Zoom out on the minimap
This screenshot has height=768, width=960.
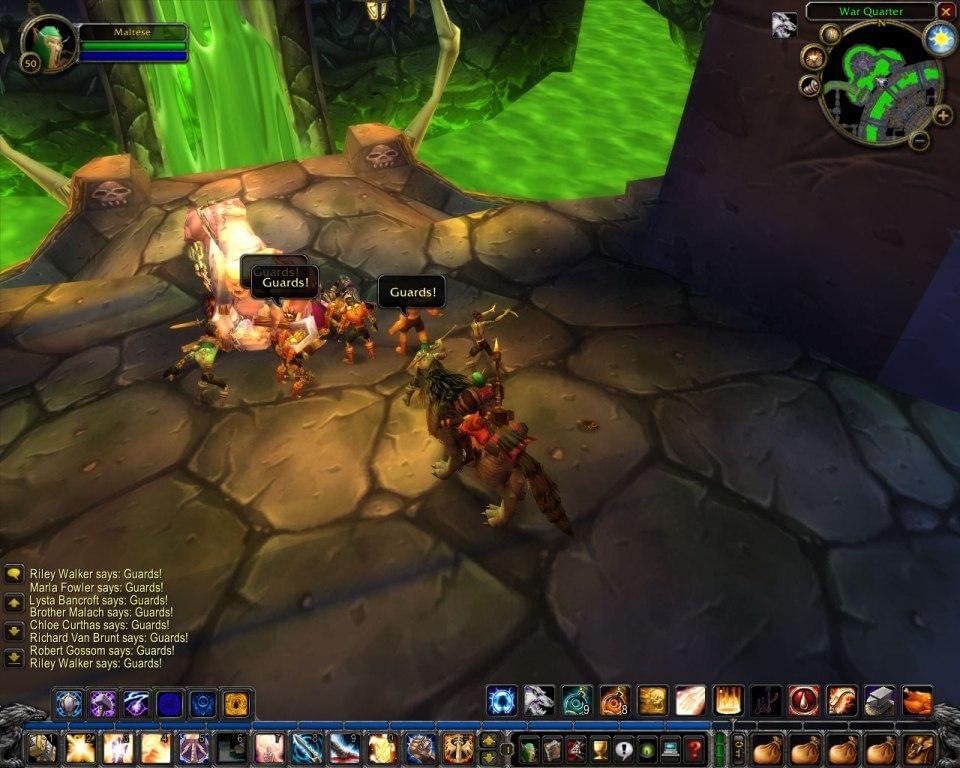pyautogui.click(x=920, y=140)
